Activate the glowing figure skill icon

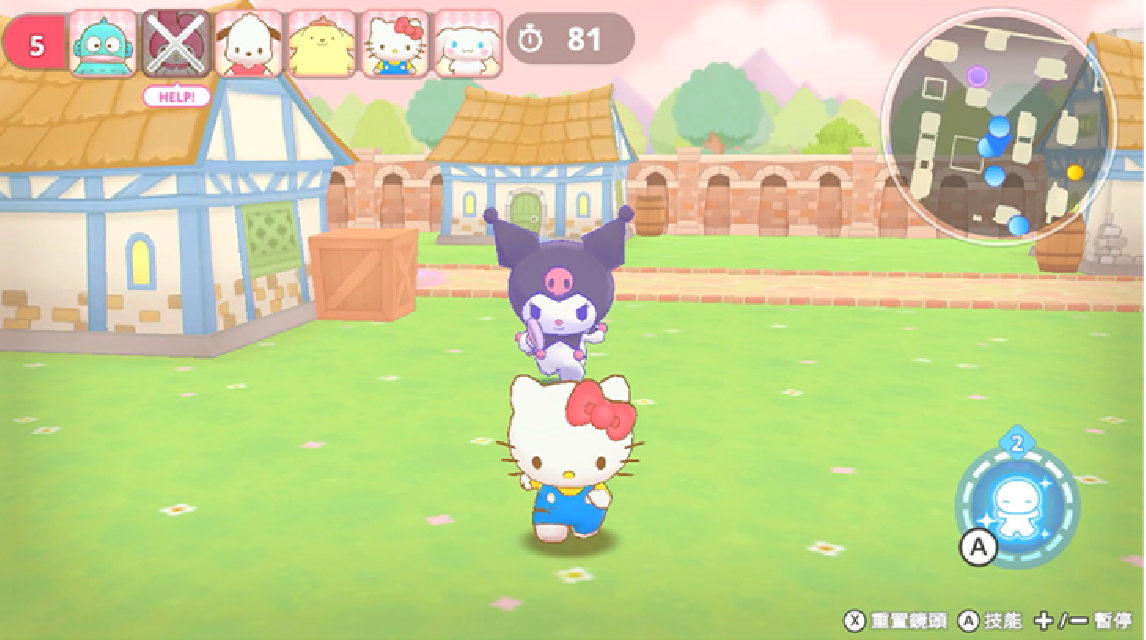coord(1017,509)
